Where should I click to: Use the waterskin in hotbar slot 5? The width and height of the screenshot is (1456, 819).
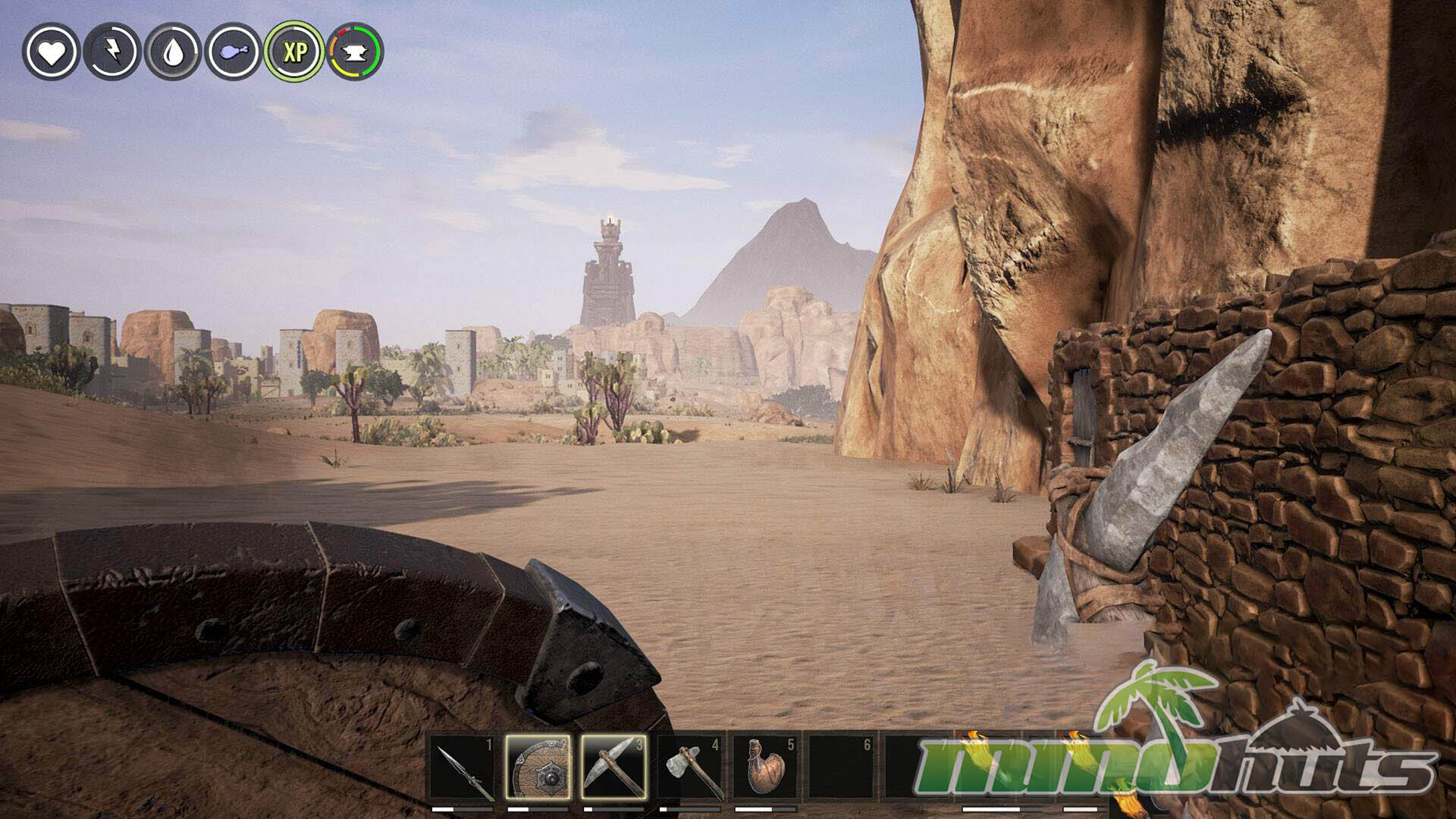[x=766, y=767]
